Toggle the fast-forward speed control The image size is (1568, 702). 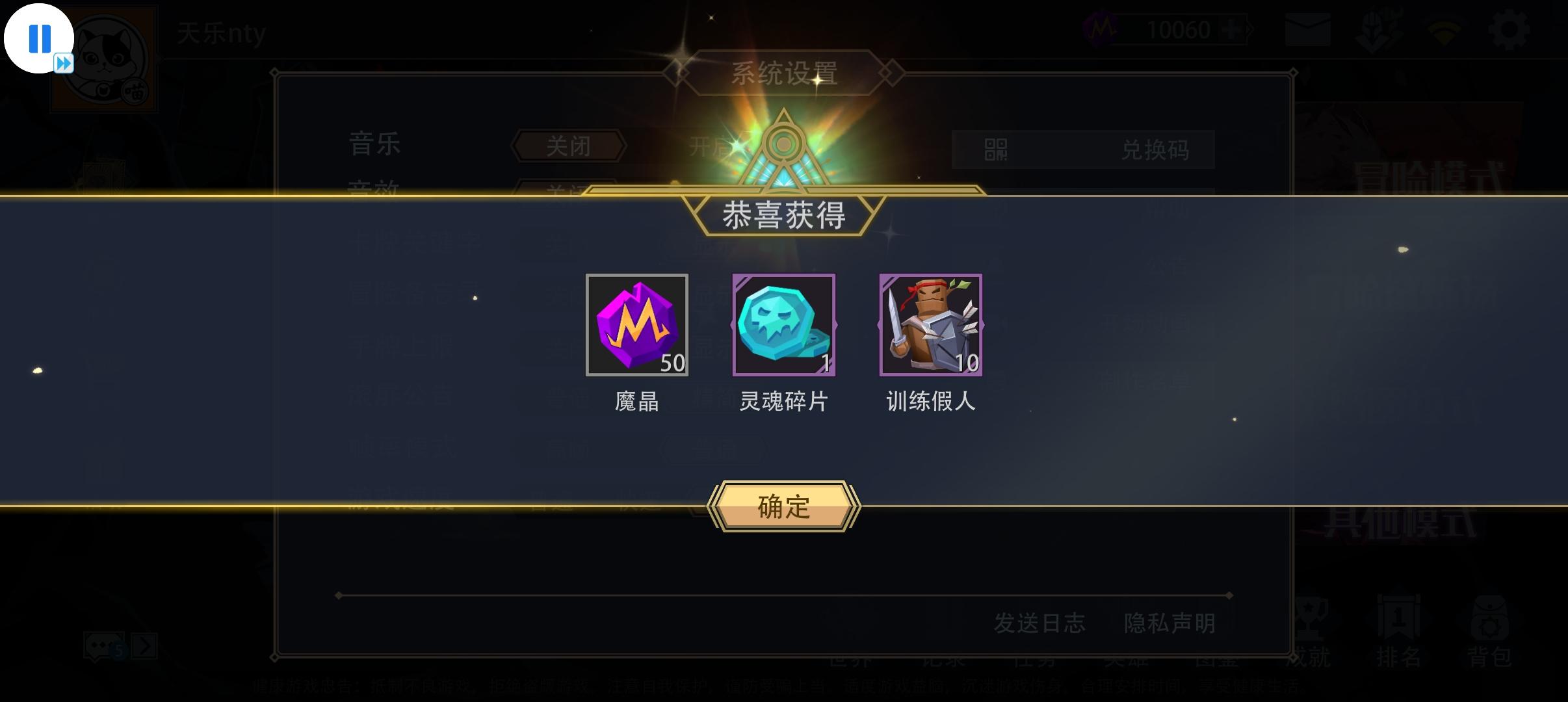[x=63, y=63]
